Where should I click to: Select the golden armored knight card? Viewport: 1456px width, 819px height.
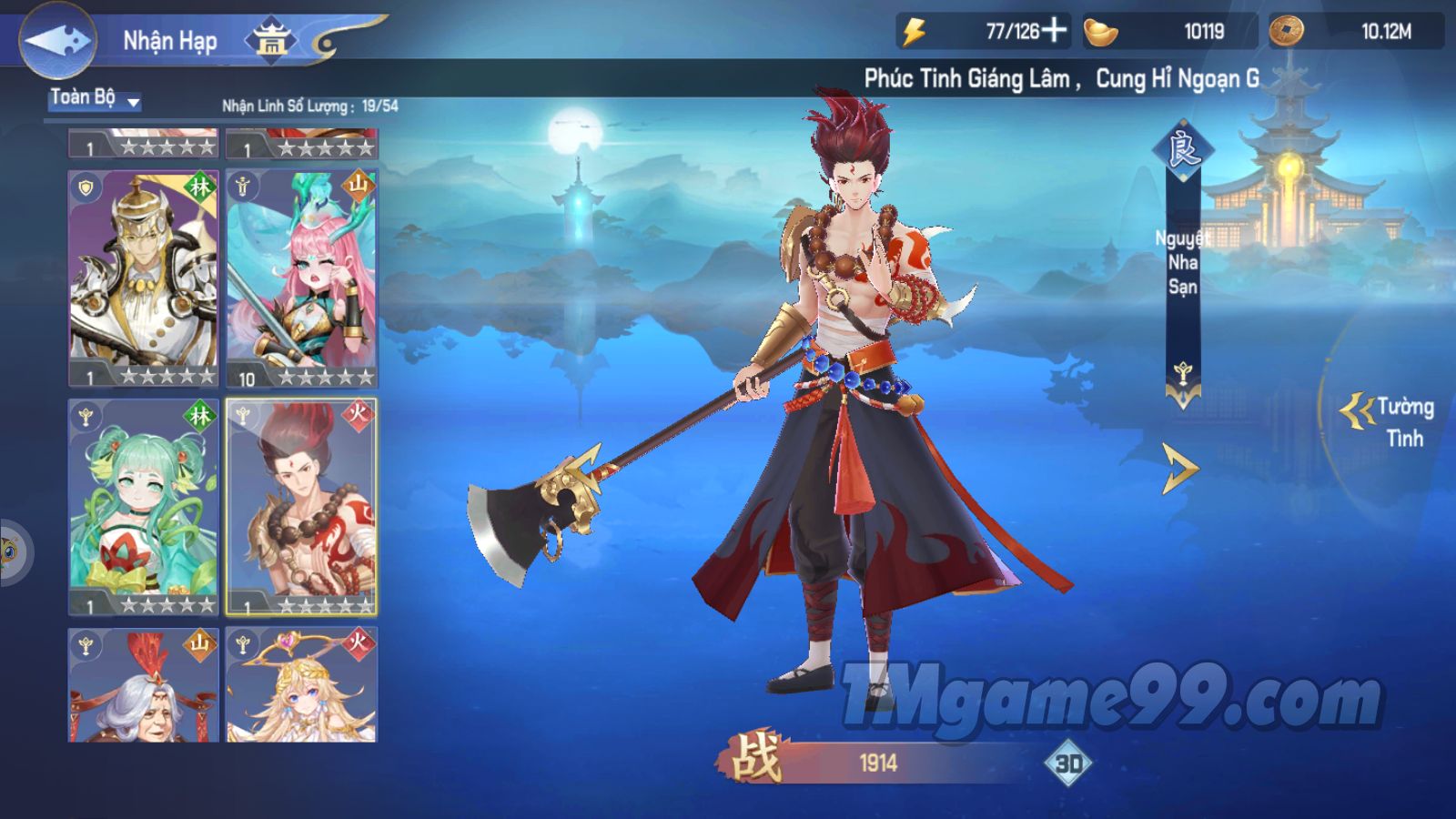[144, 278]
